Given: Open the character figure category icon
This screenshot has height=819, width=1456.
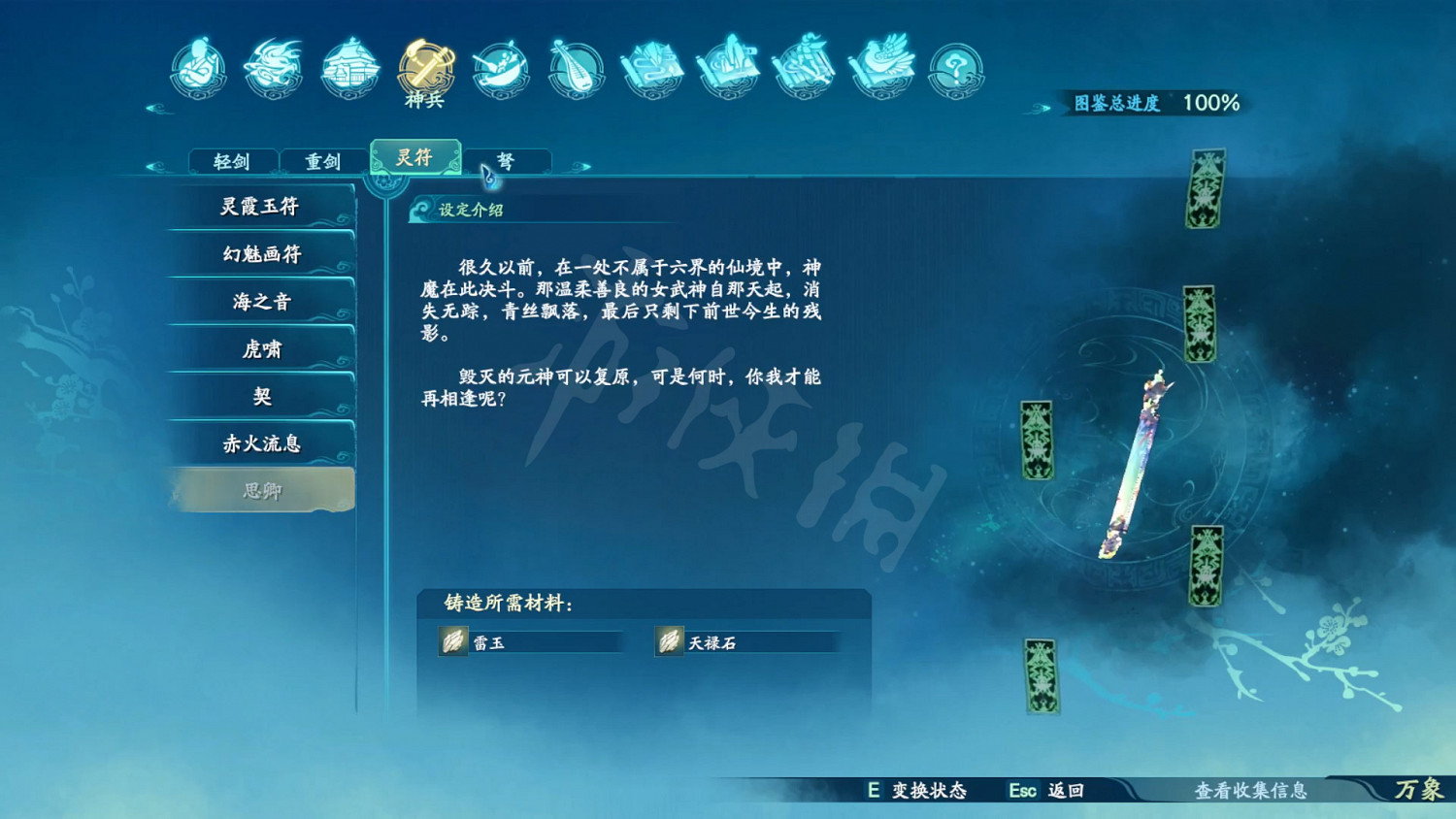Looking at the screenshot, I should pyautogui.click(x=199, y=66).
